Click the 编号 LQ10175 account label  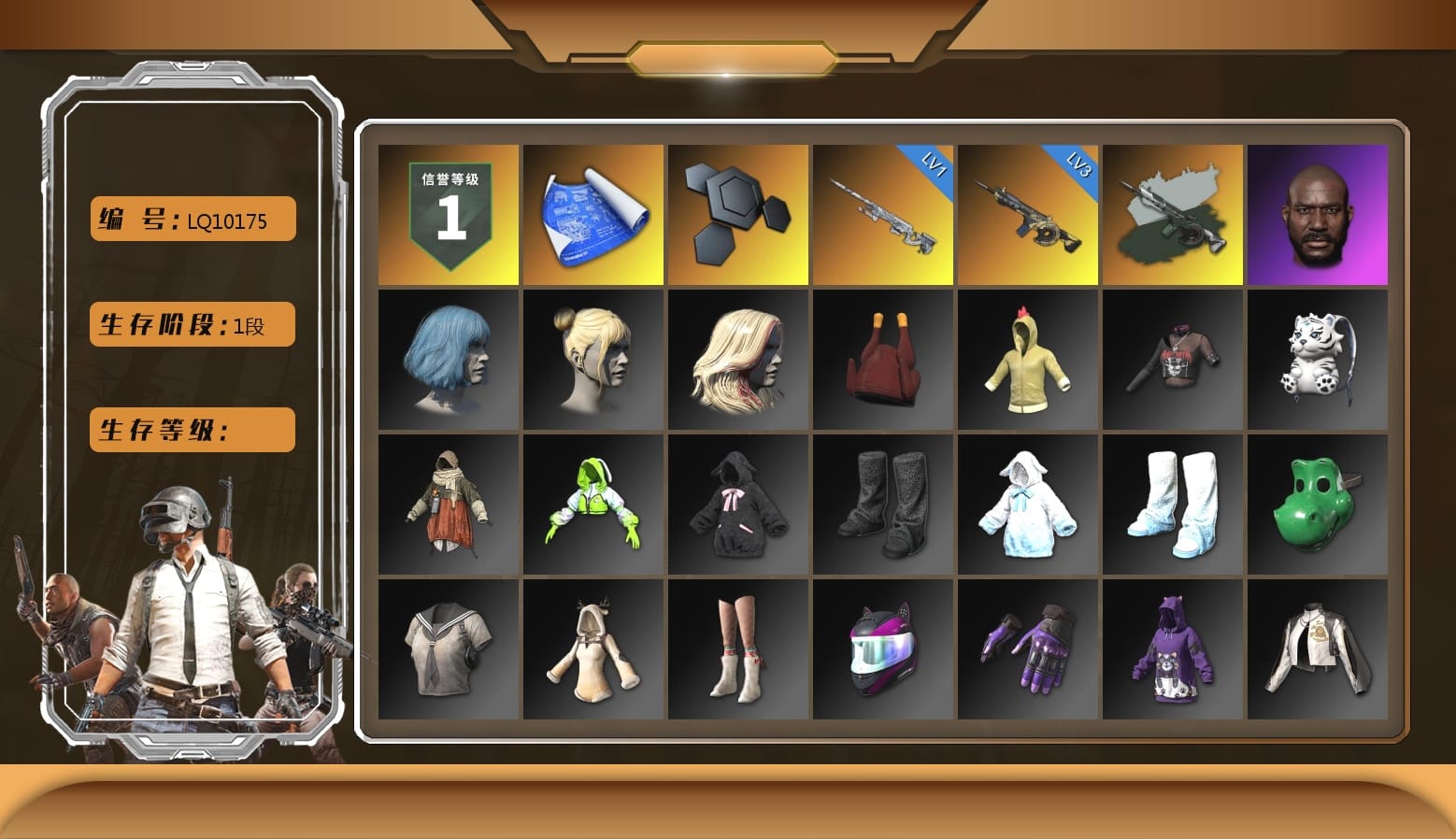pos(191,219)
